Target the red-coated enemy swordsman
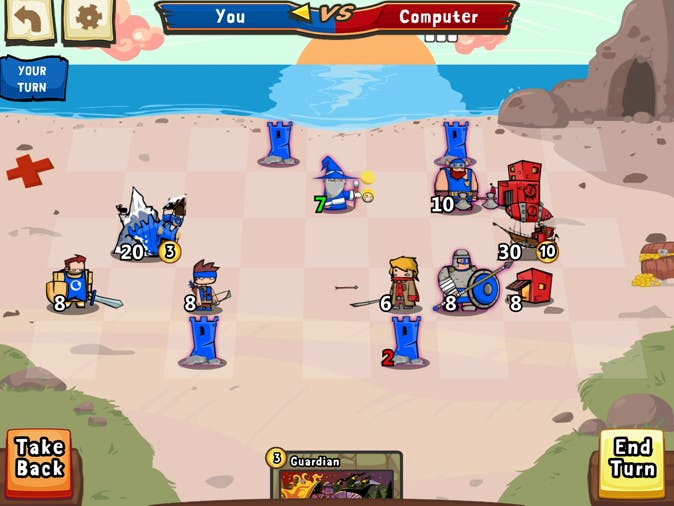 [401, 282]
